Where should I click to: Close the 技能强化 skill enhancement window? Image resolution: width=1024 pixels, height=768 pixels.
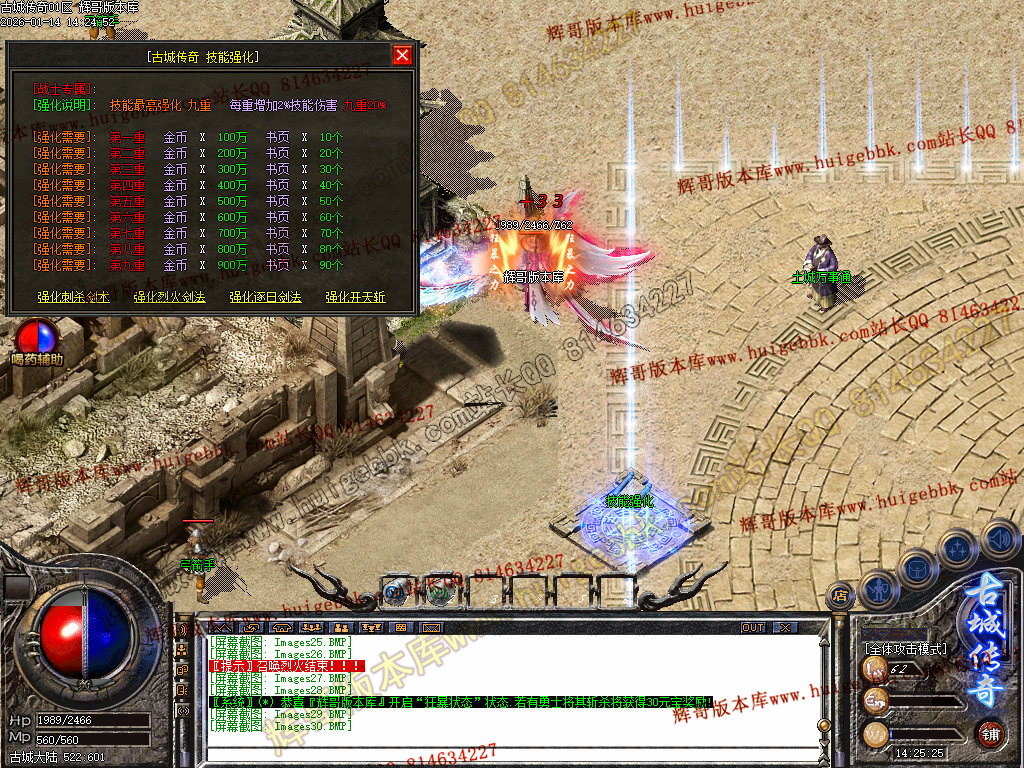tap(402, 55)
